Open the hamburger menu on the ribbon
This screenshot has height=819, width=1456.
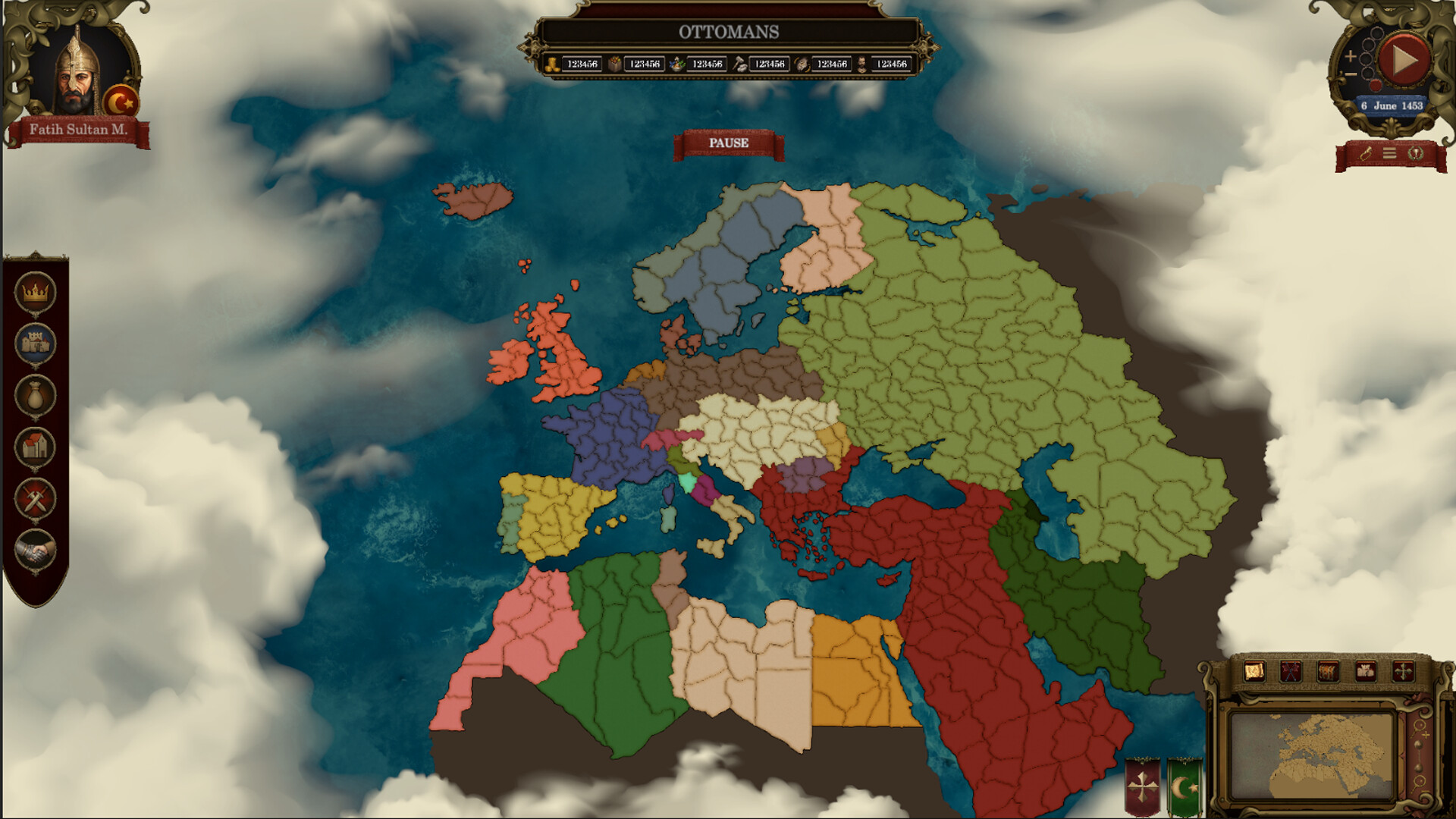point(1389,153)
